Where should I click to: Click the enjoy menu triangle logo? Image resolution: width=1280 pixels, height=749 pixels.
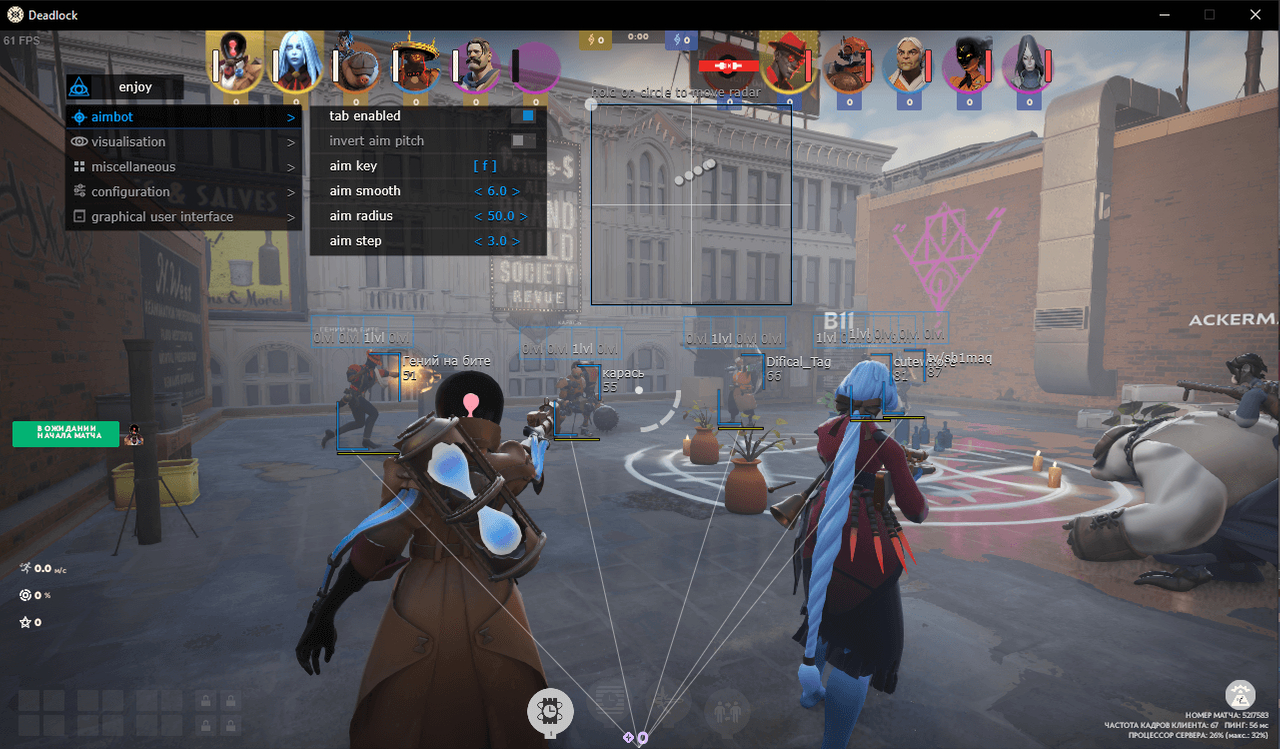[80, 86]
